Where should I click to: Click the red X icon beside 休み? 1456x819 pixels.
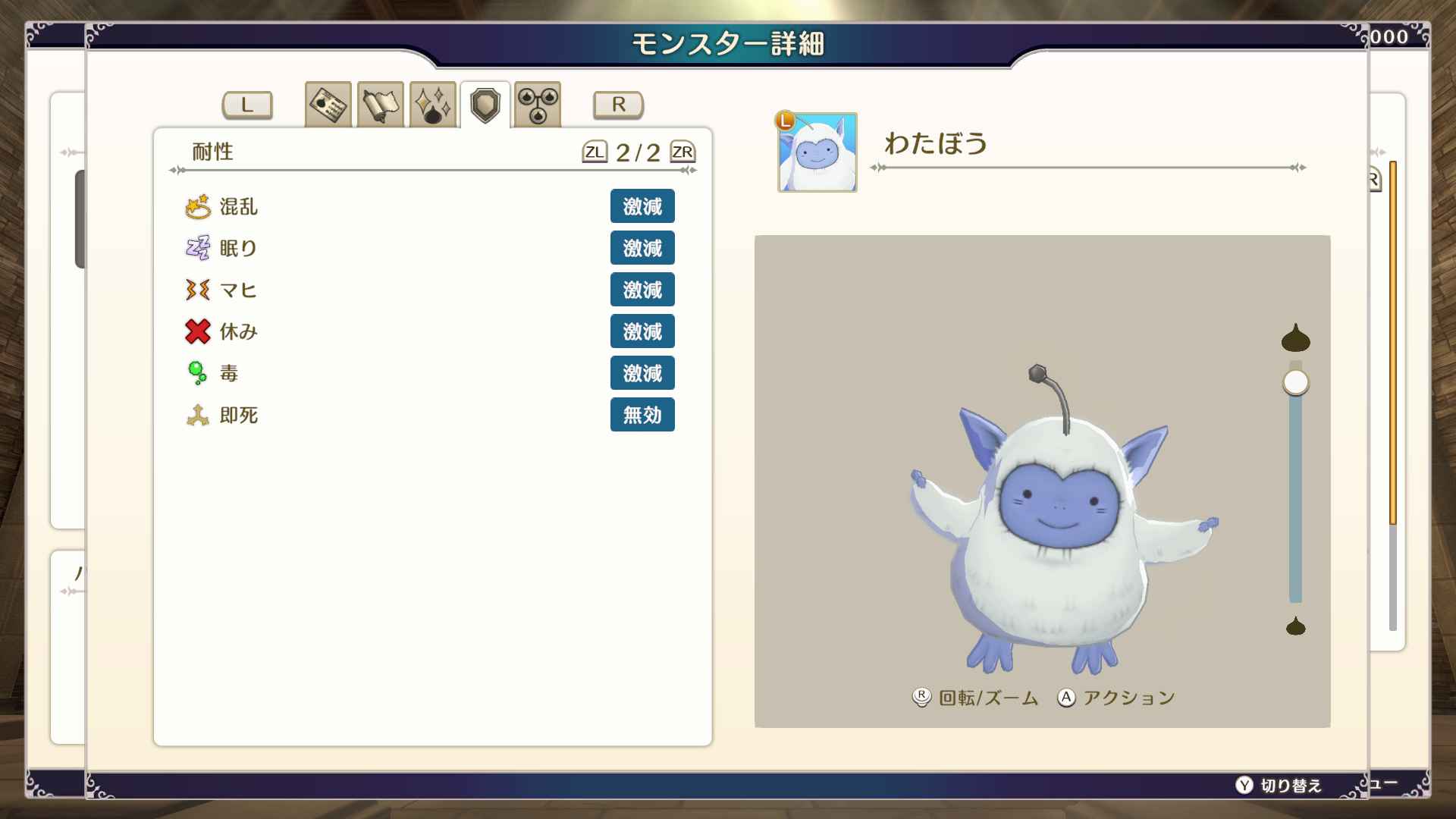tap(196, 331)
